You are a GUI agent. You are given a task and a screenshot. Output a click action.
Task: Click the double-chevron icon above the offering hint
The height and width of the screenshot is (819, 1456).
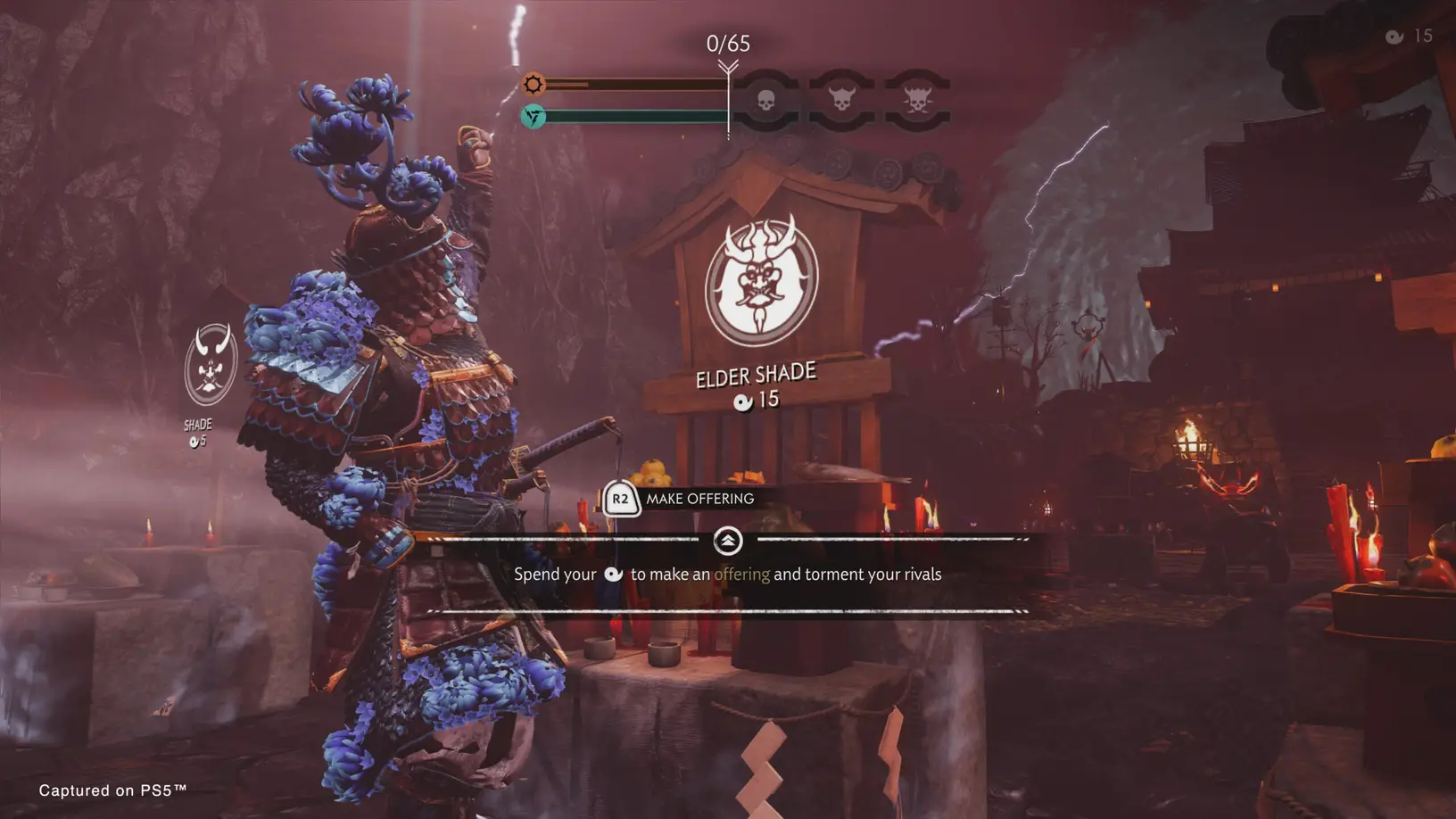tap(728, 541)
